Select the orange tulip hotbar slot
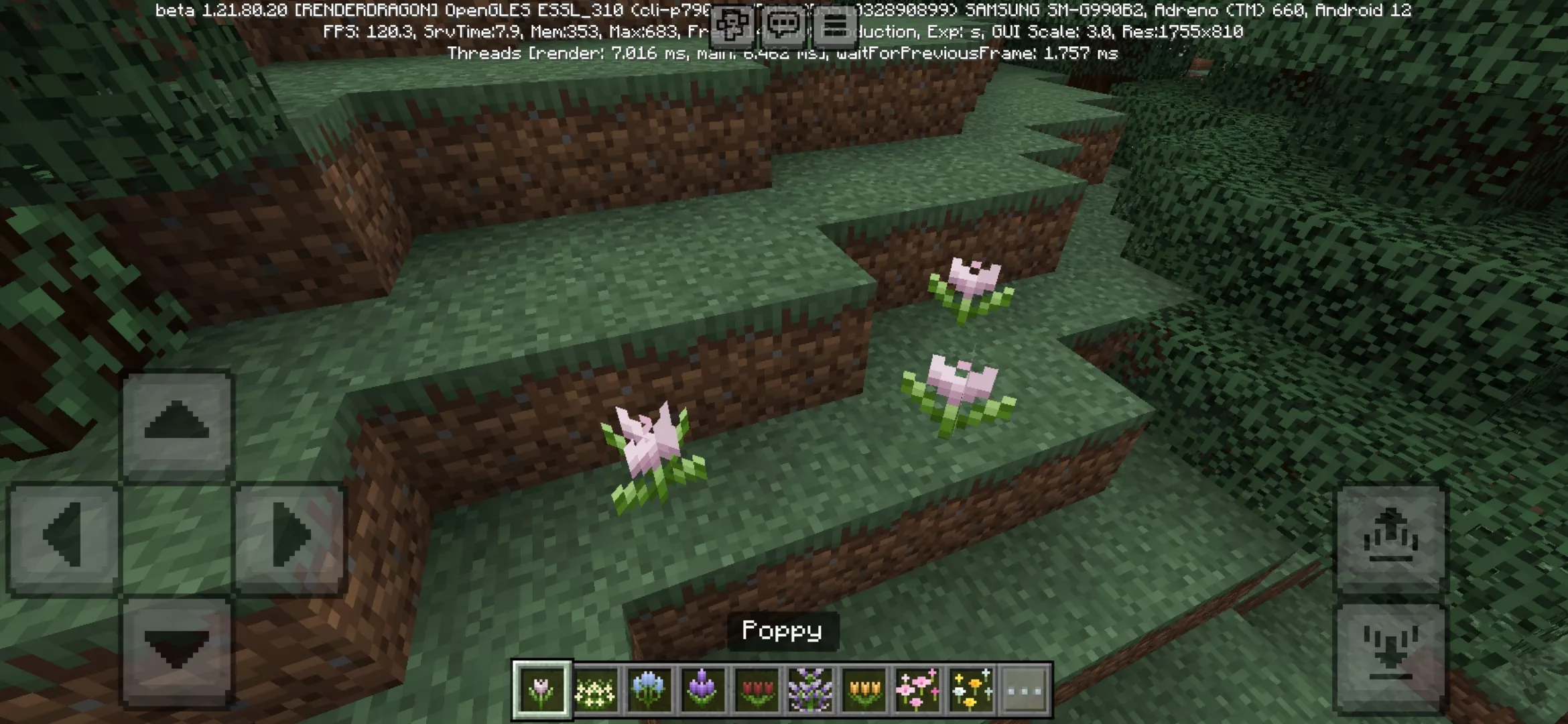 (x=864, y=690)
